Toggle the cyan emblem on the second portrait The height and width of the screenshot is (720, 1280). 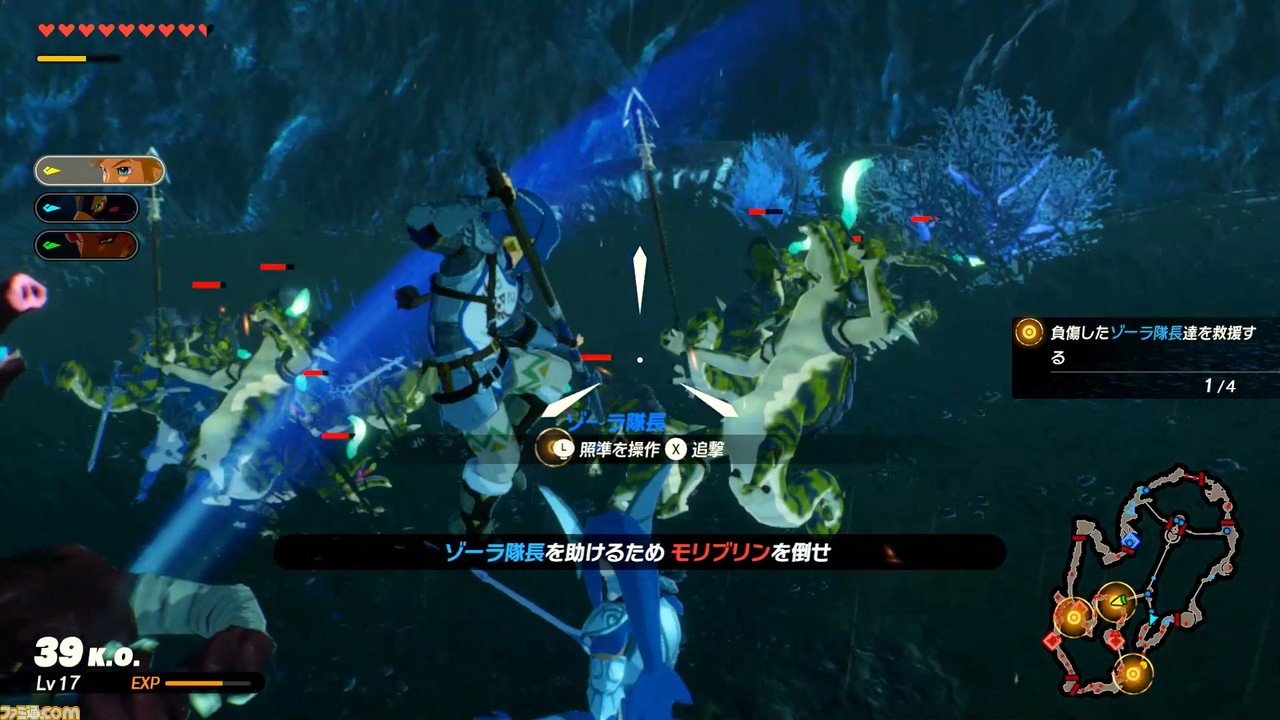(52, 207)
